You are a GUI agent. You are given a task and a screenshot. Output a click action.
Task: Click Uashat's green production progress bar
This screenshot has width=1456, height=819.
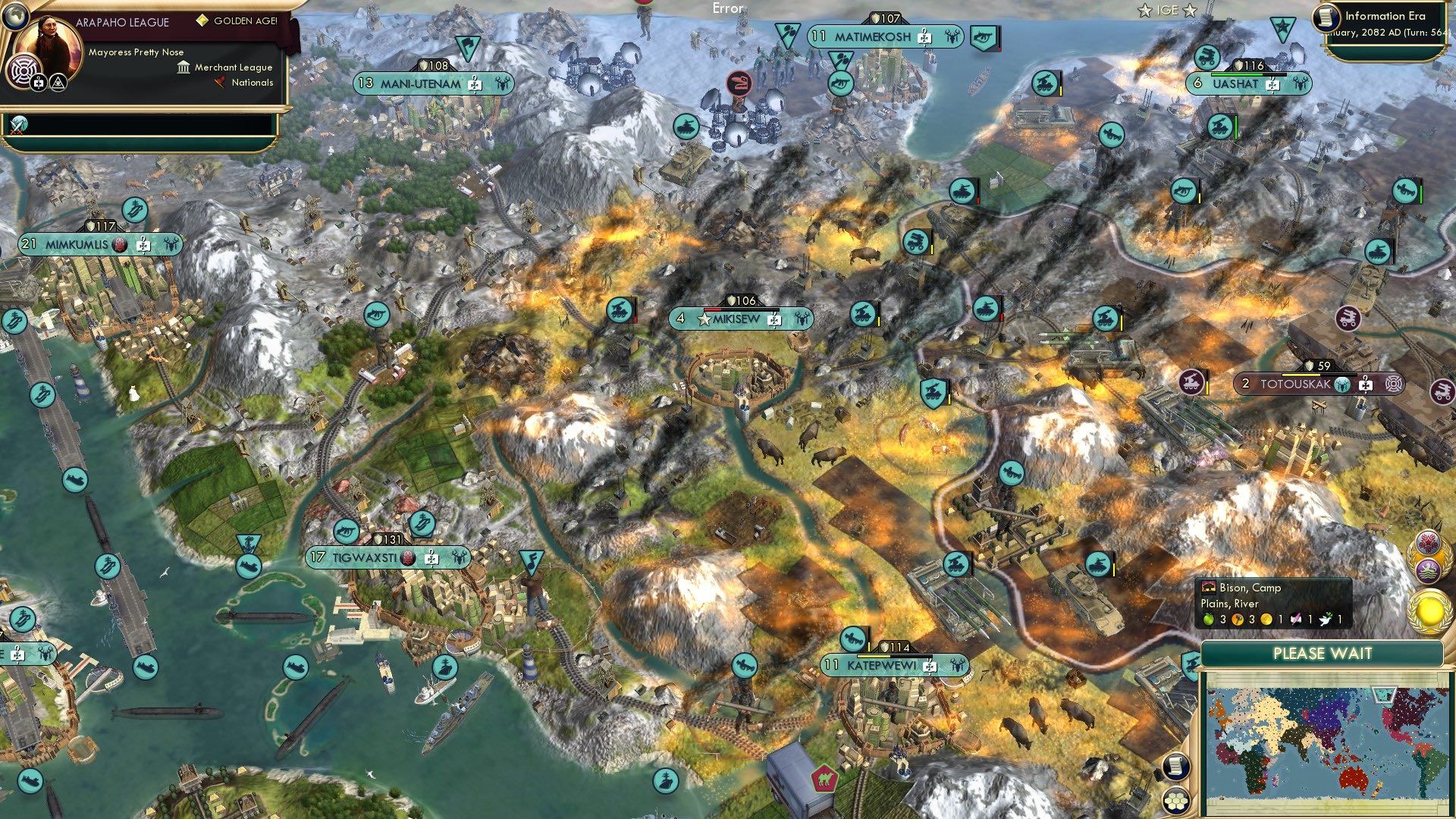click(1236, 75)
